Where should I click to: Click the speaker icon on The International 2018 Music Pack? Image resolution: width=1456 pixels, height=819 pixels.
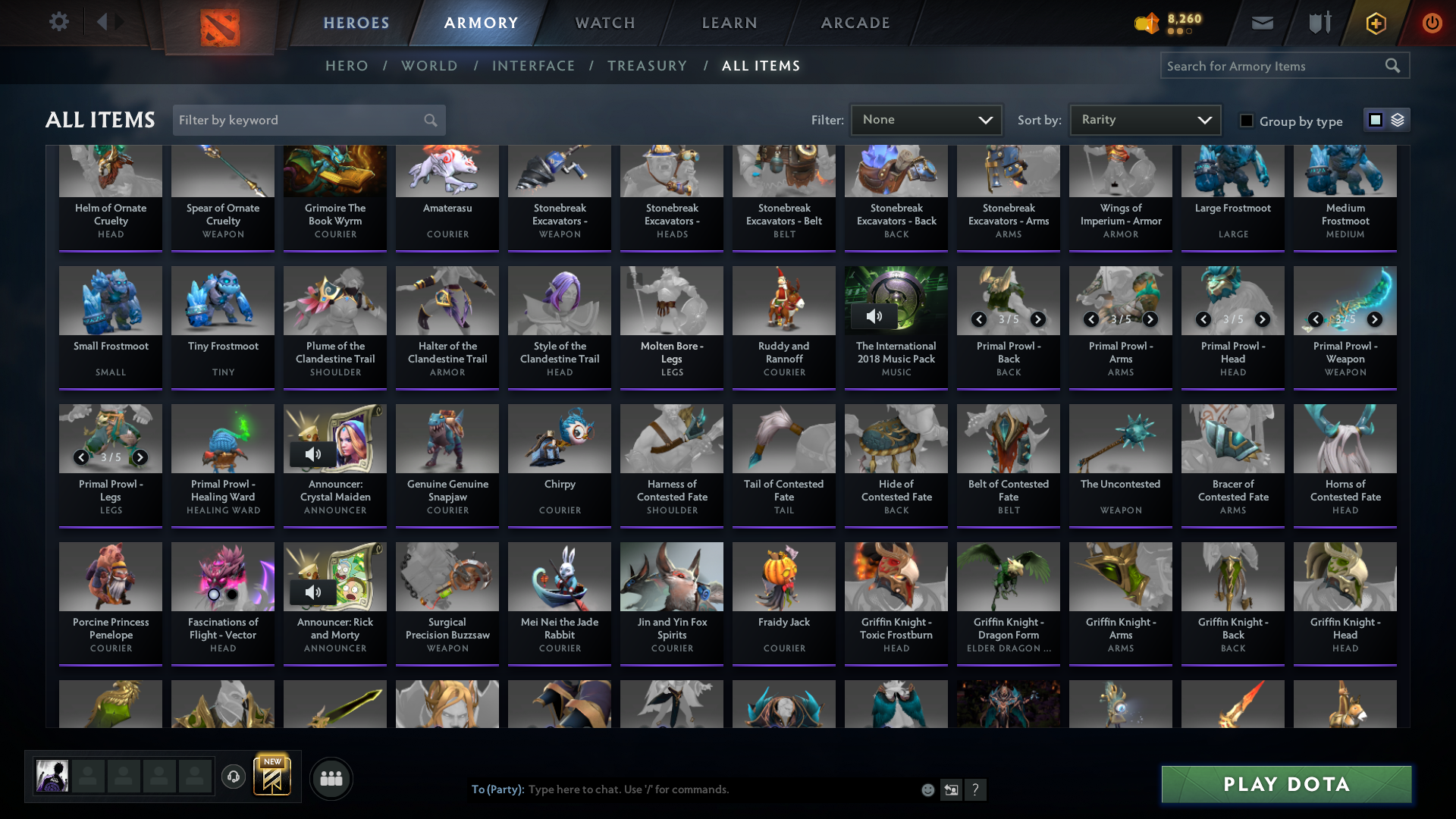[875, 315]
